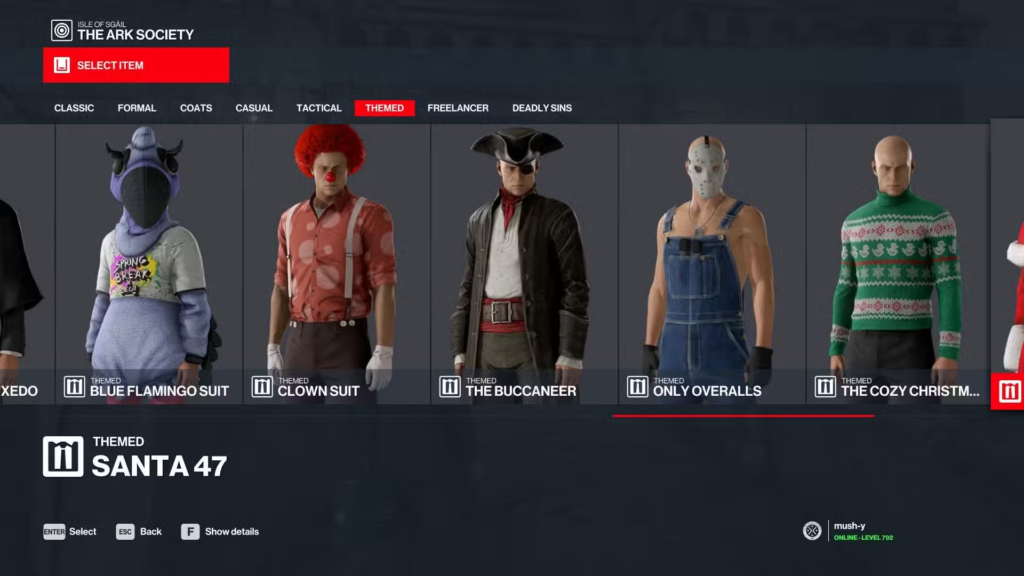The image size is (1024, 576).
Task: Open the Formal category tab
Action: (x=137, y=108)
